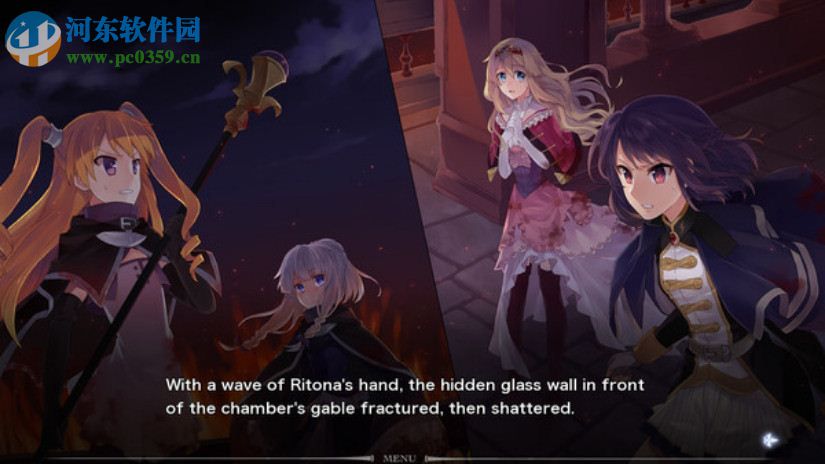Image resolution: width=825 pixels, height=464 pixels.
Task: Open the MENU at the bottom edge
Action: [x=399, y=458]
